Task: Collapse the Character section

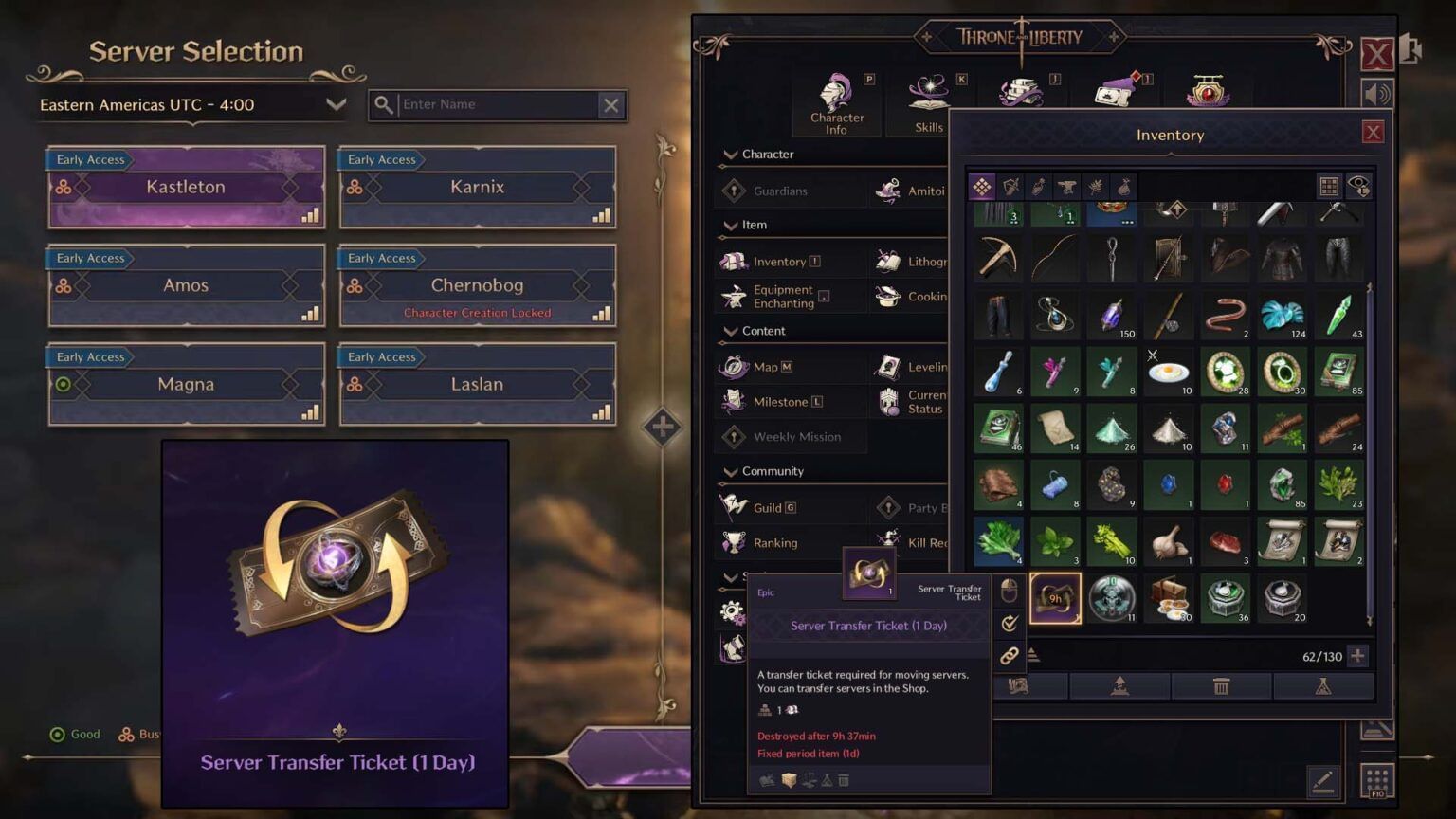Action: click(730, 154)
